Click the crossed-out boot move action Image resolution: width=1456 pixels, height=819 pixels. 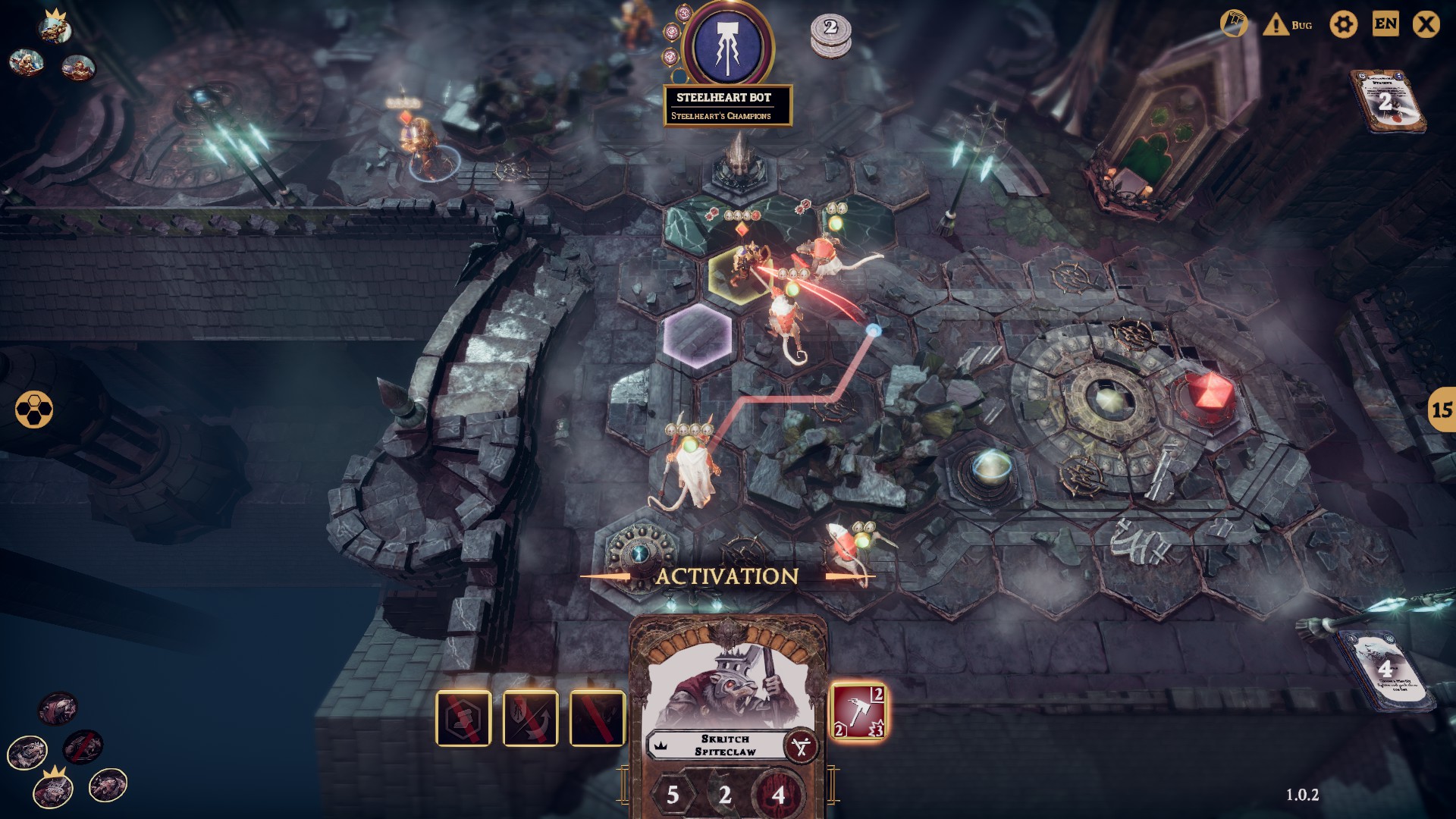(463, 718)
